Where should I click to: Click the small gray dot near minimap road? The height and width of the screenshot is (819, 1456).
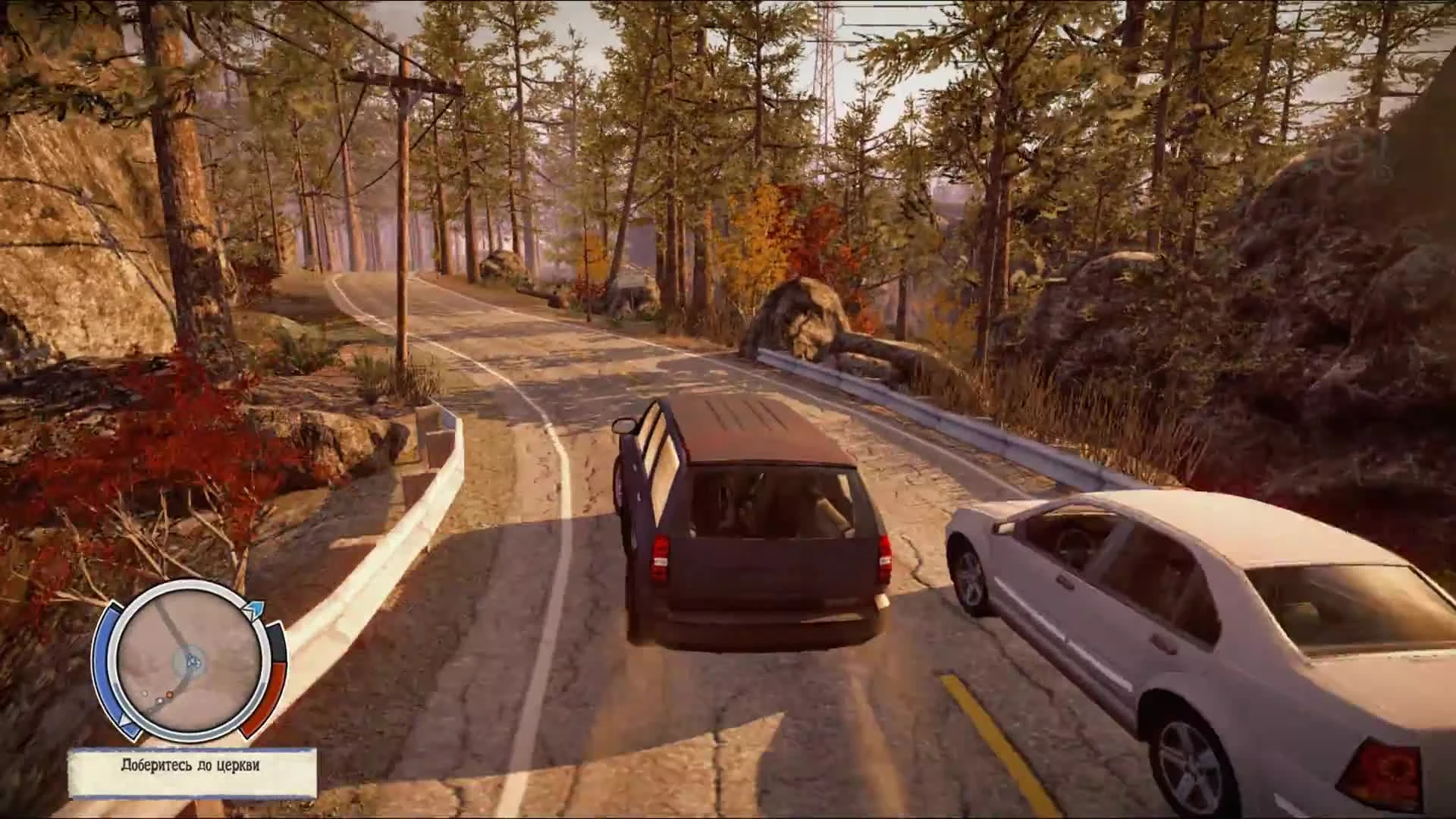[144, 695]
